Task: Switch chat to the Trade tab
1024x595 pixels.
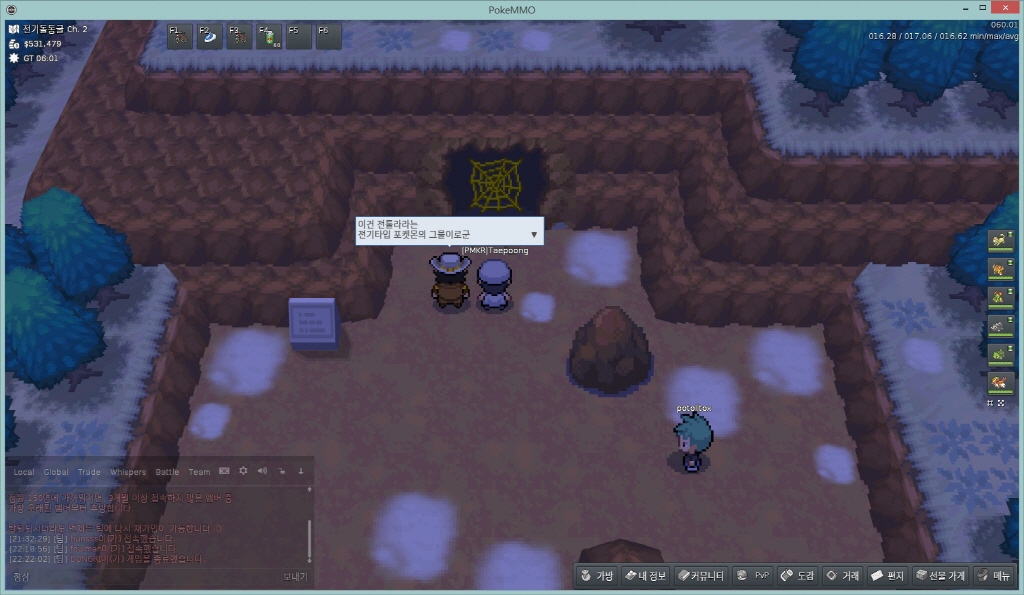Action: [89, 472]
